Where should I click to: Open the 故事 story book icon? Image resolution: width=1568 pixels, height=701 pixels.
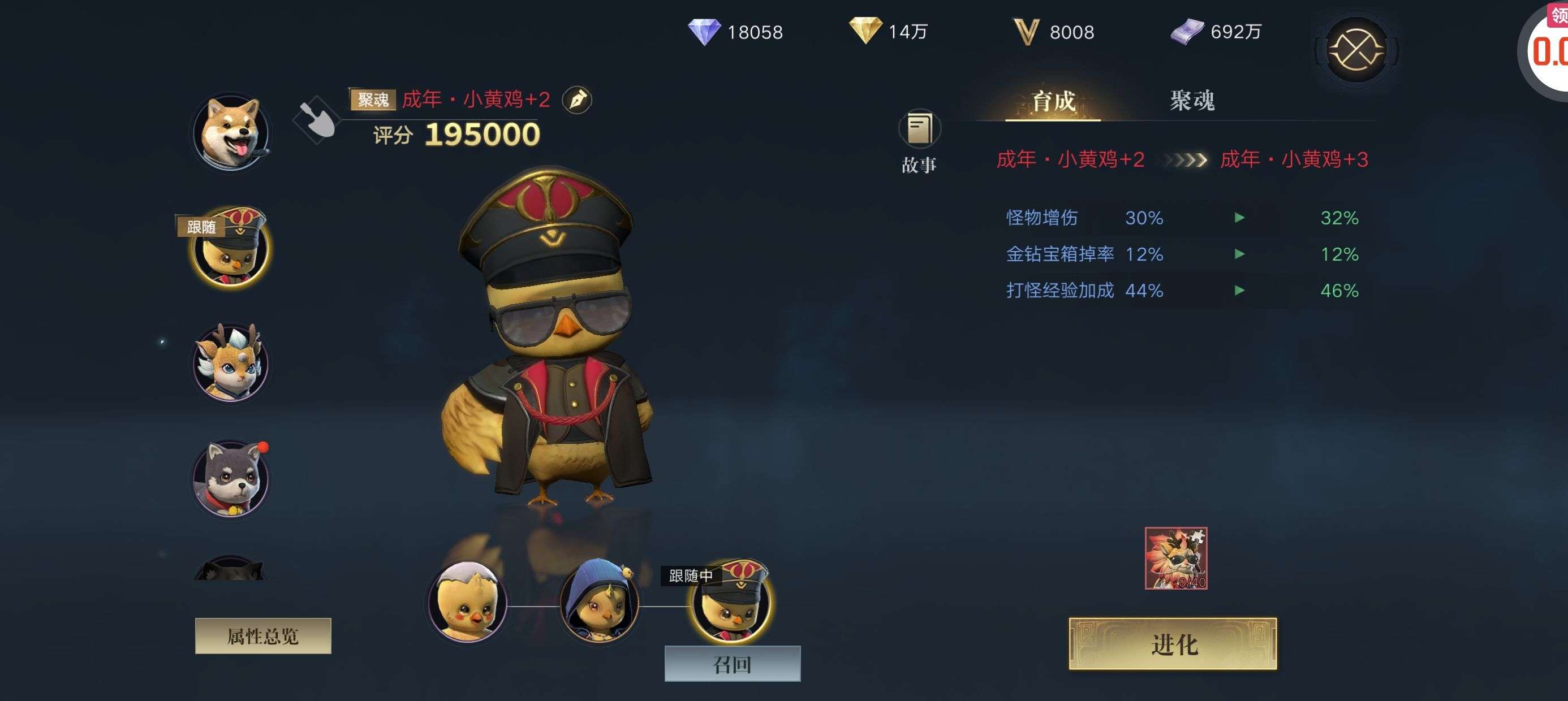click(919, 129)
